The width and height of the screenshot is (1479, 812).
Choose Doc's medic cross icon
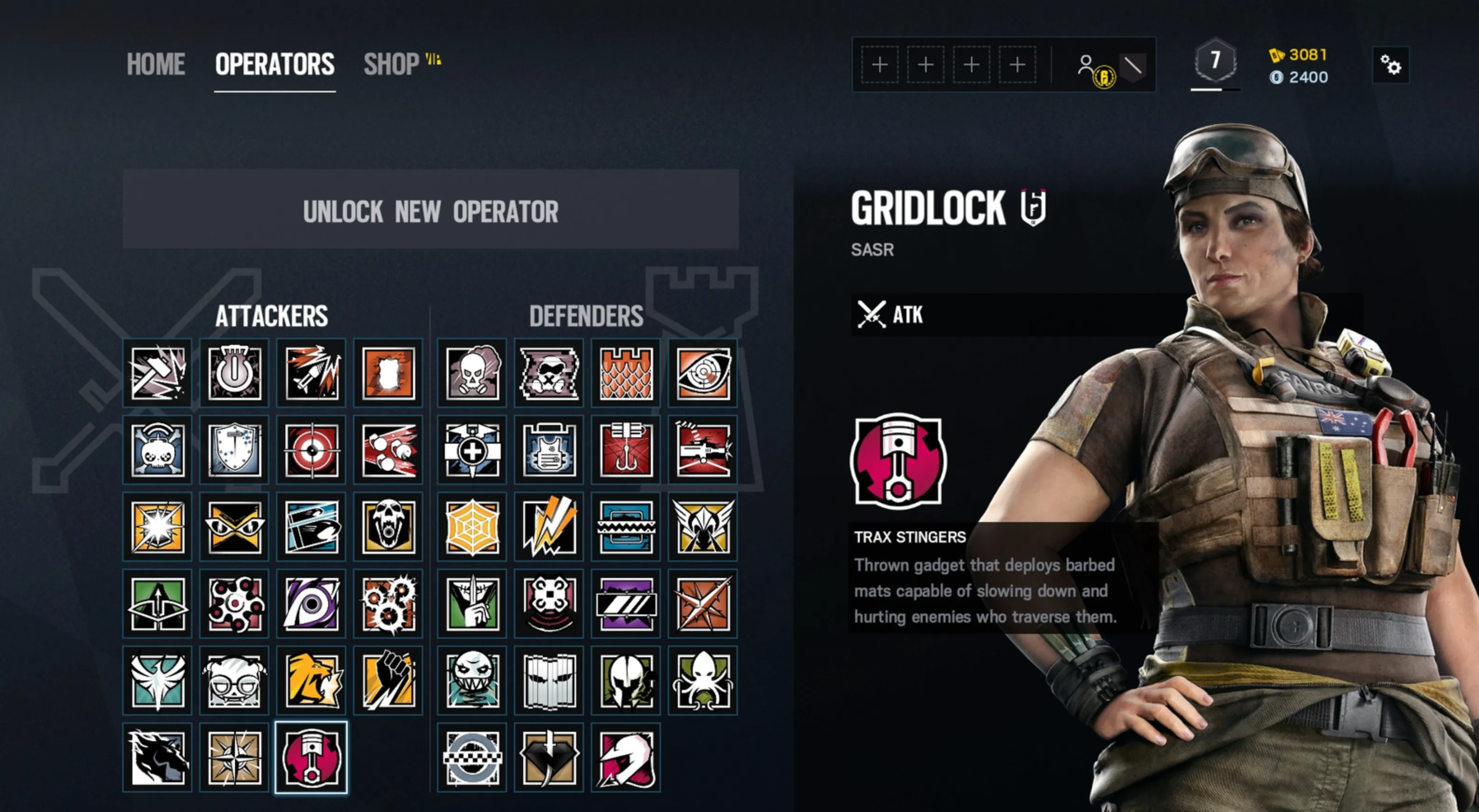pyautogui.click(x=471, y=450)
